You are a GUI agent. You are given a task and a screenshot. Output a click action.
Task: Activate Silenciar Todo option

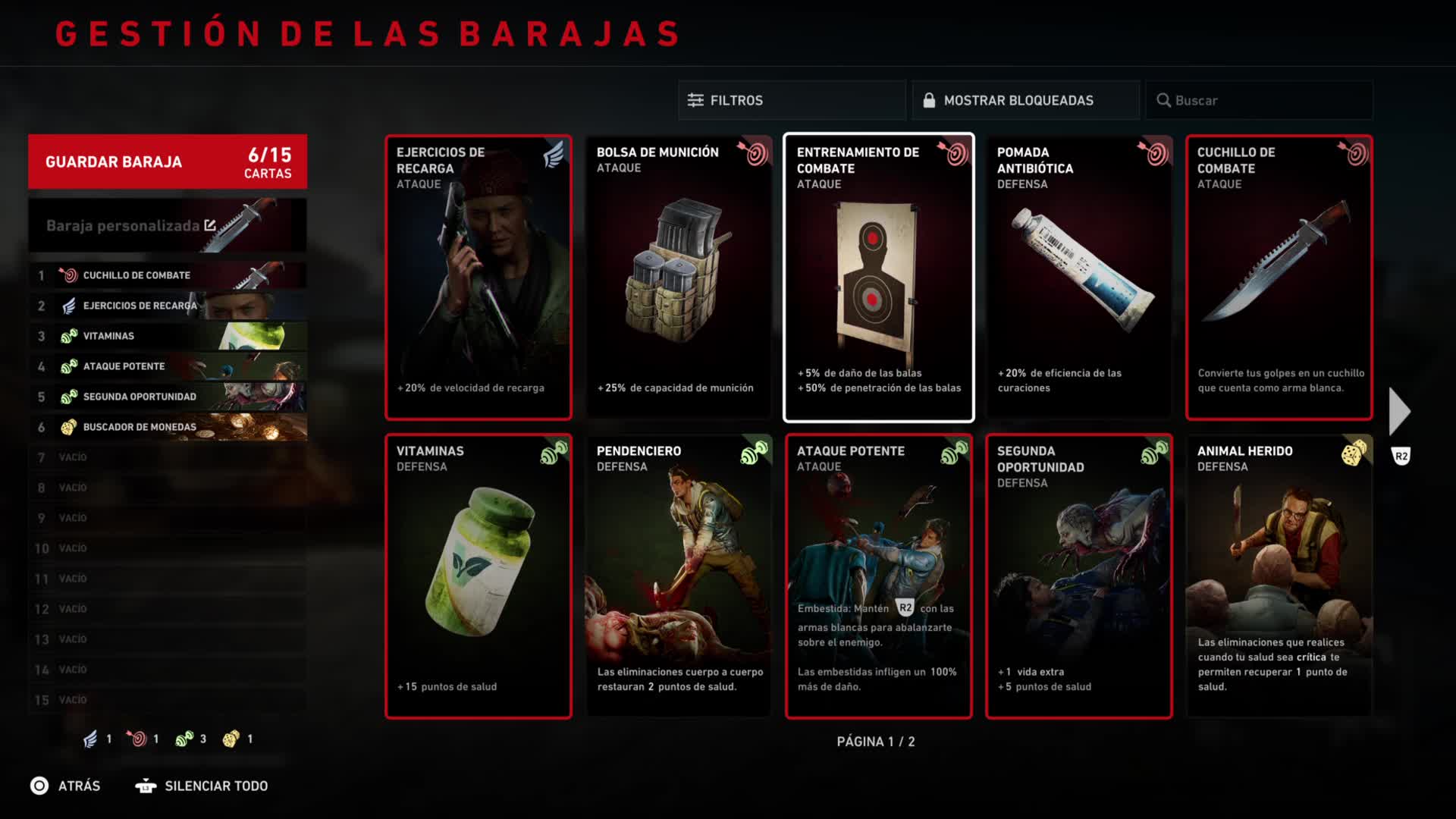(x=202, y=786)
